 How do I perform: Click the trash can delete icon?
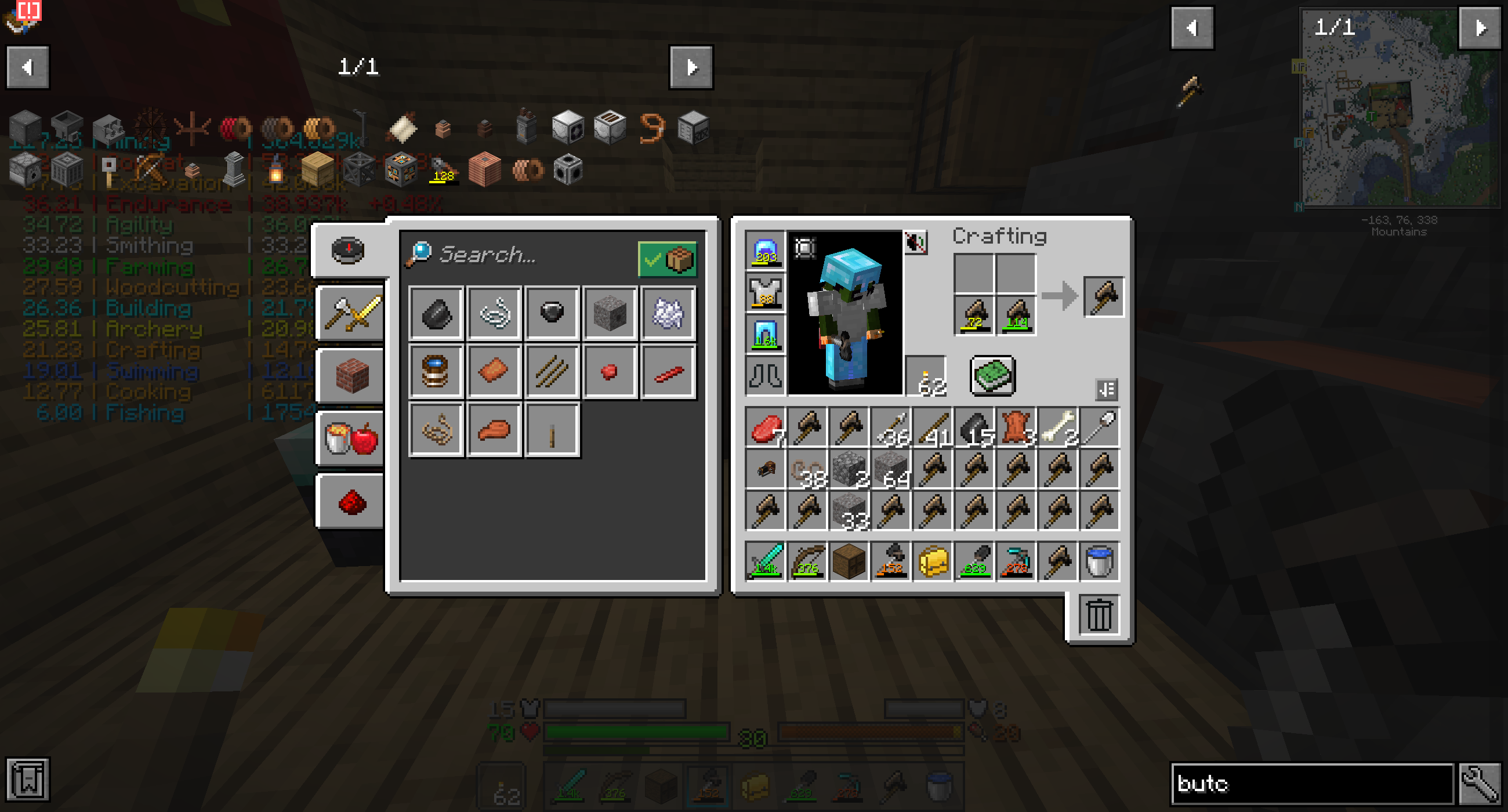click(1099, 615)
